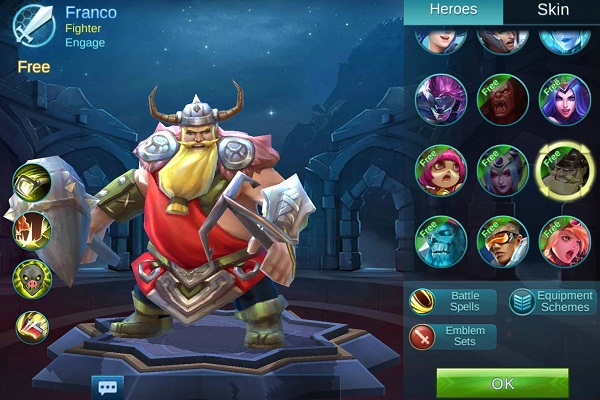Image resolution: width=600 pixels, height=400 pixels.
Task: Open Equipment Schemes
Action: (x=551, y=301)
